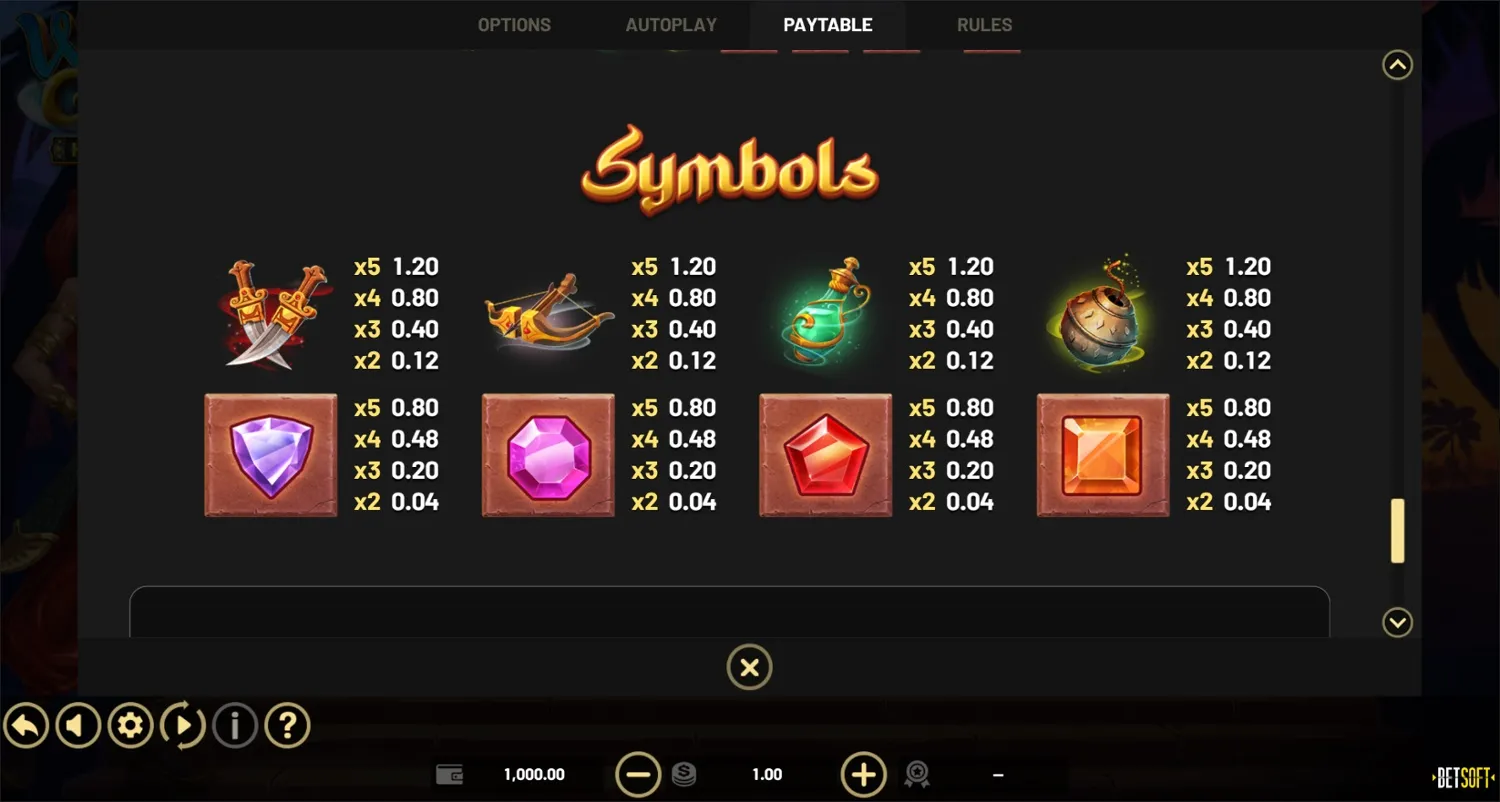Click the help question mark icon
Screen dimensions: 1500x802
(287, 725)
